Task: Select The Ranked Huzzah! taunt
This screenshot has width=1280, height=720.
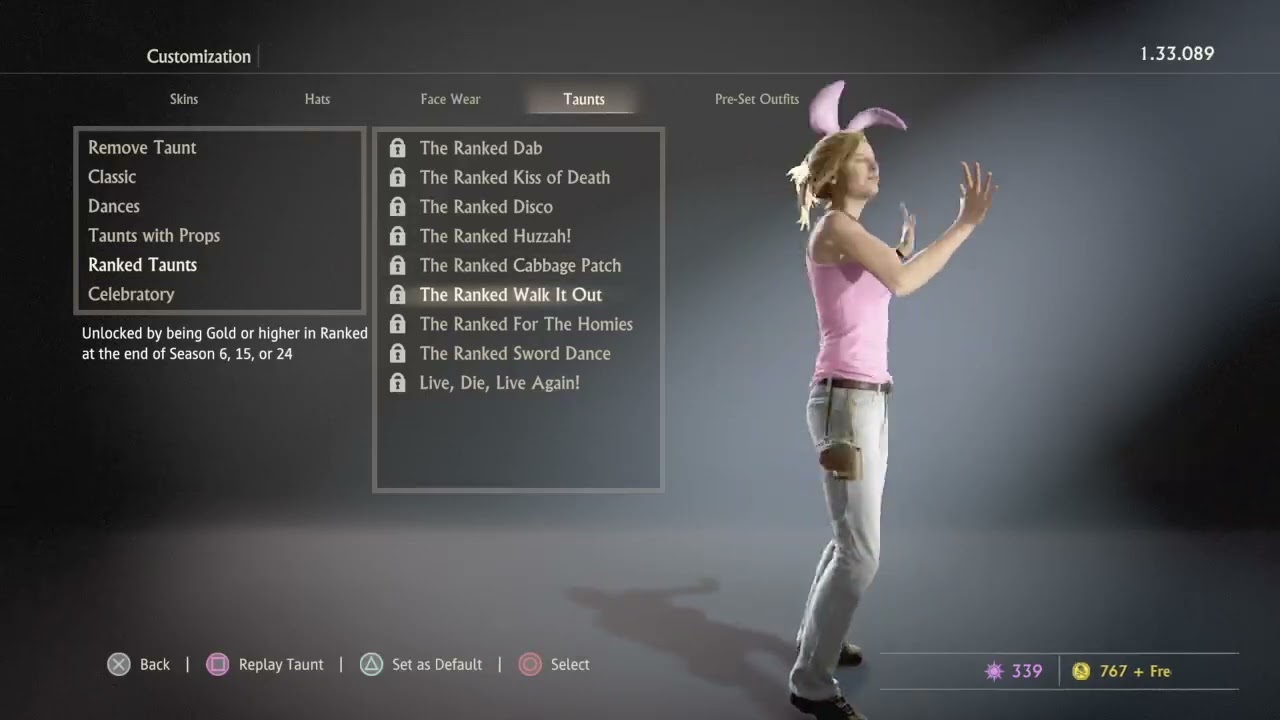Action: click(495, 236)
